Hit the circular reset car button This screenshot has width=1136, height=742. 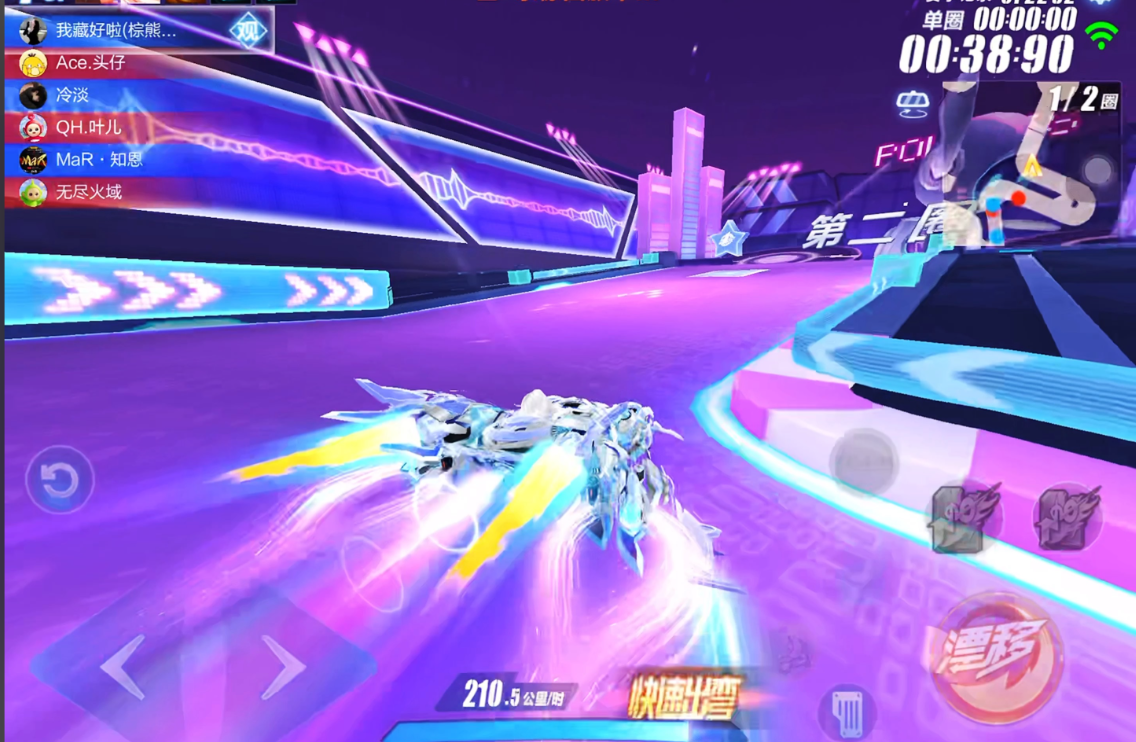pos(60,481)
